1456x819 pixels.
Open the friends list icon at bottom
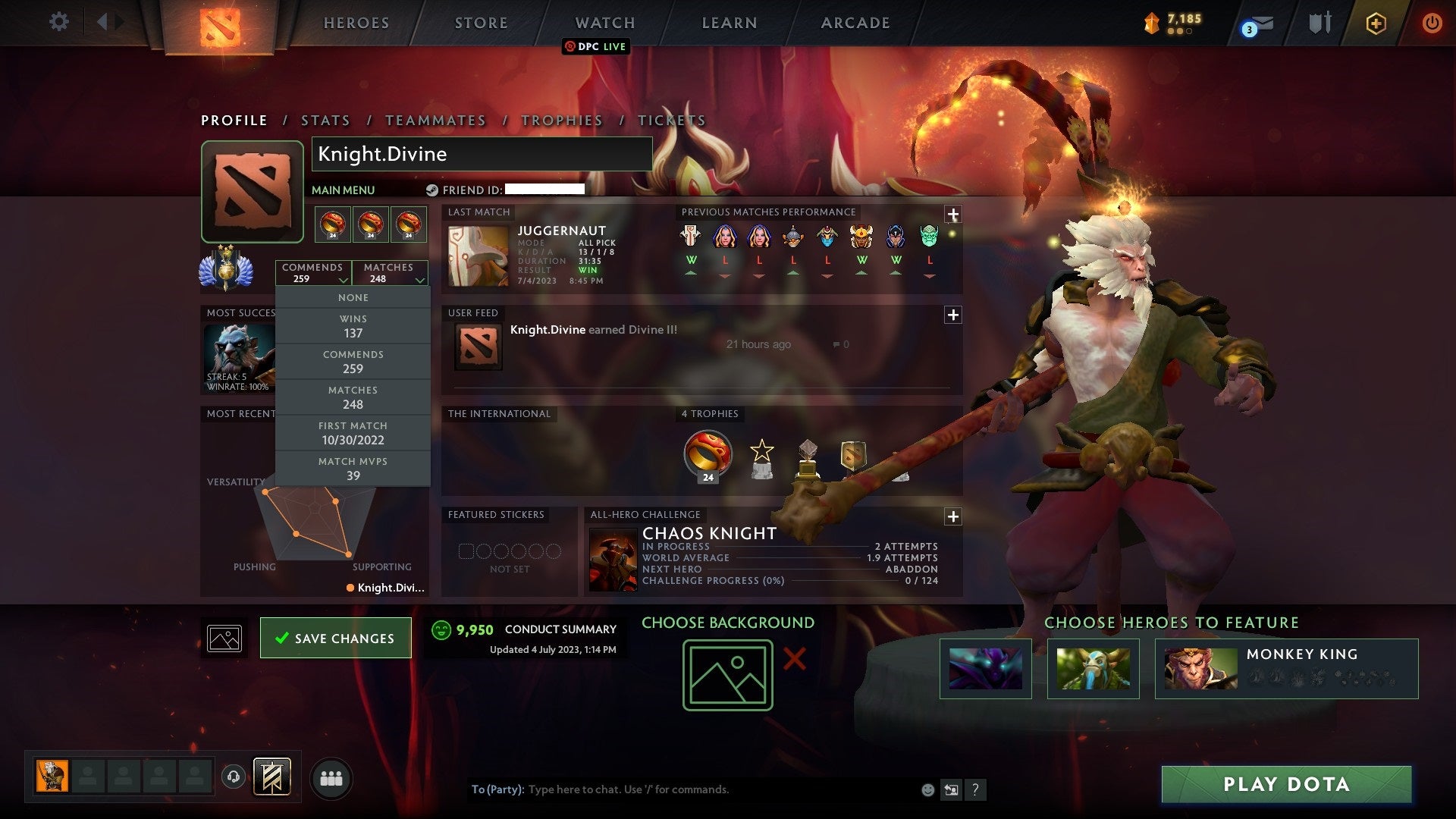coord(331,777)
